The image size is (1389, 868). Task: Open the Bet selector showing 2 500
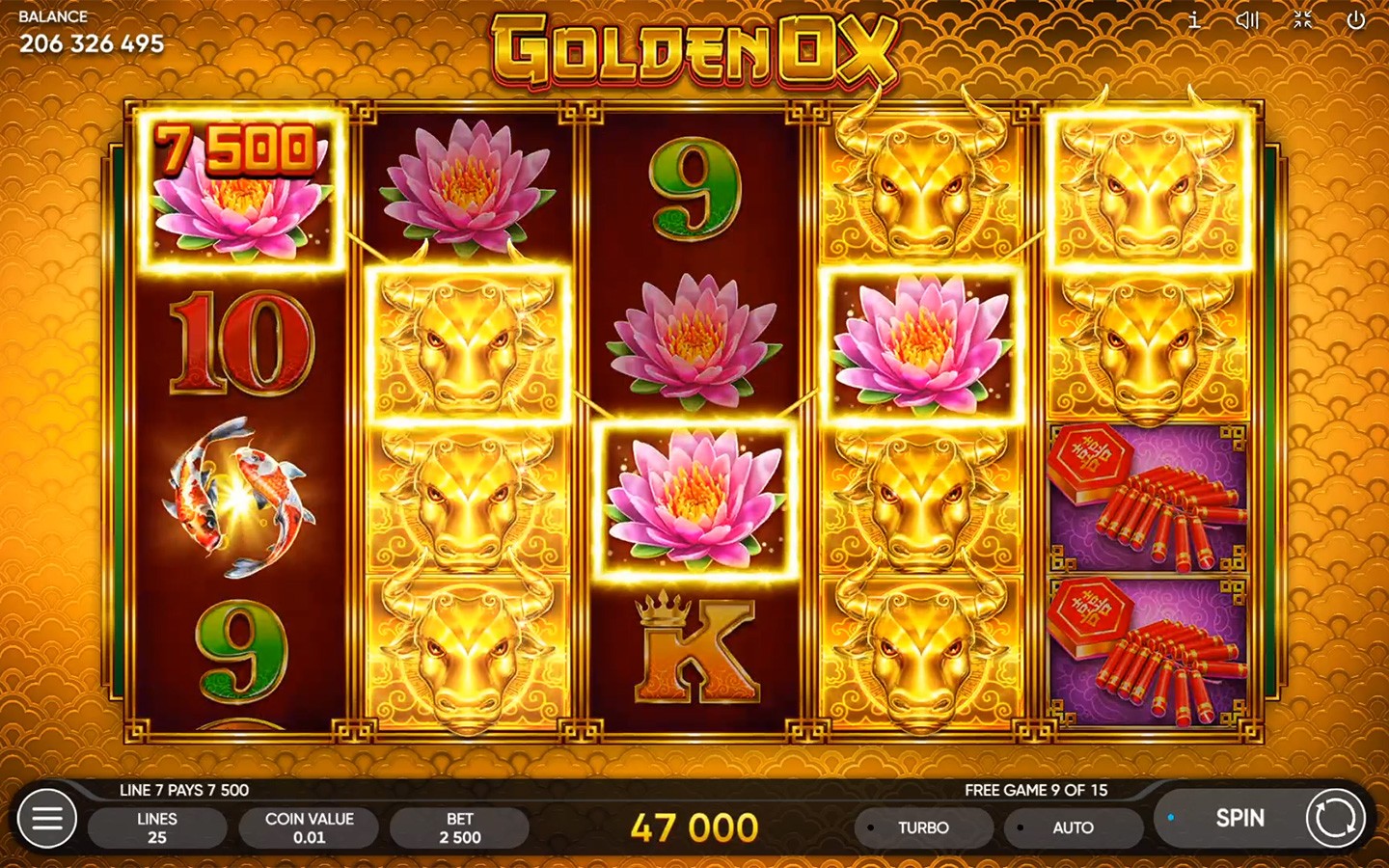pos(459,827)
